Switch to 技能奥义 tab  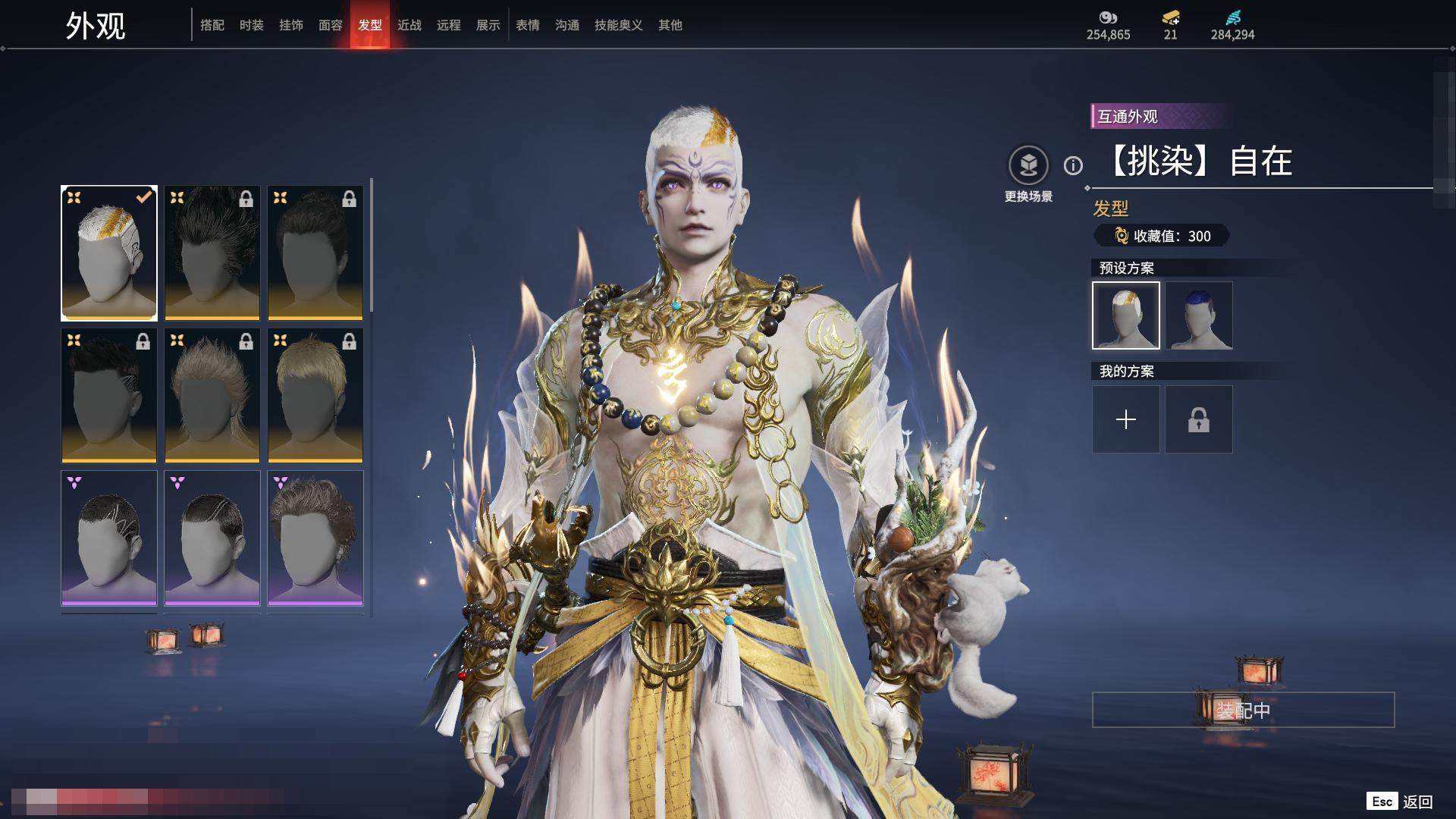pyautogui.click(x=619, y=25)
